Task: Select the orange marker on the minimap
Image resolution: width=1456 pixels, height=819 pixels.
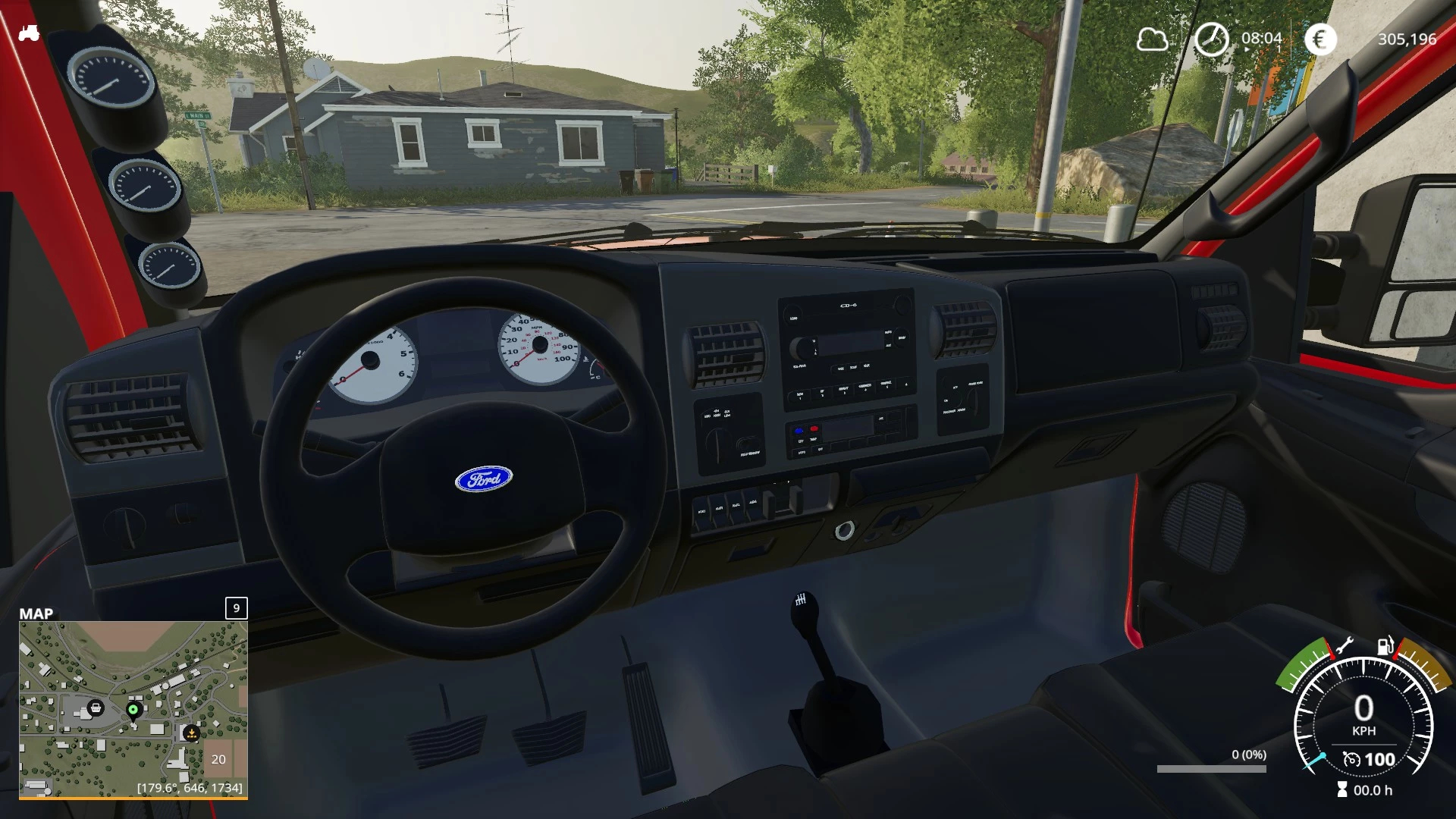Action: [191, 733]
